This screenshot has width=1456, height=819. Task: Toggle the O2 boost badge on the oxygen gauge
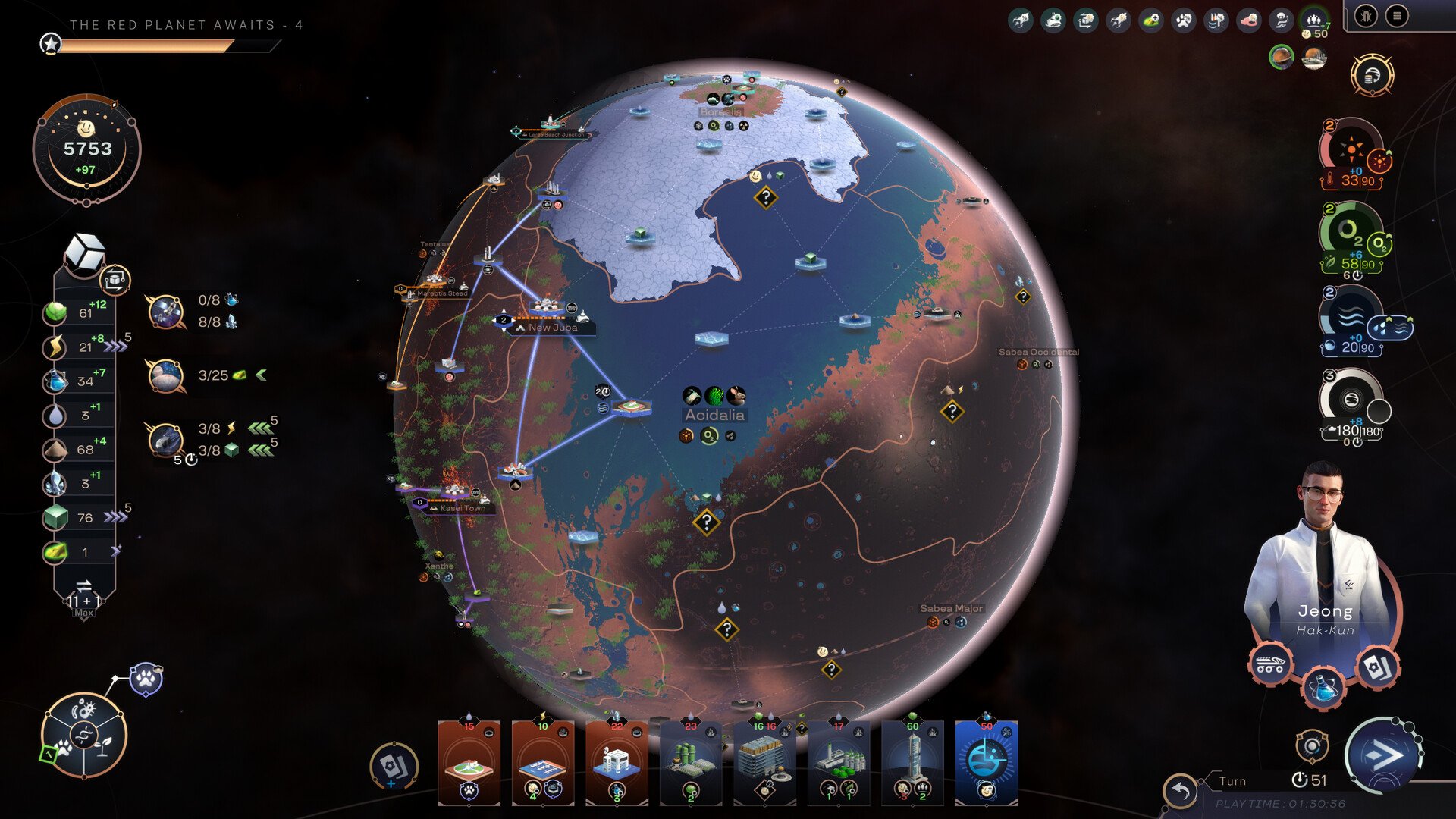click(1380, 241)
